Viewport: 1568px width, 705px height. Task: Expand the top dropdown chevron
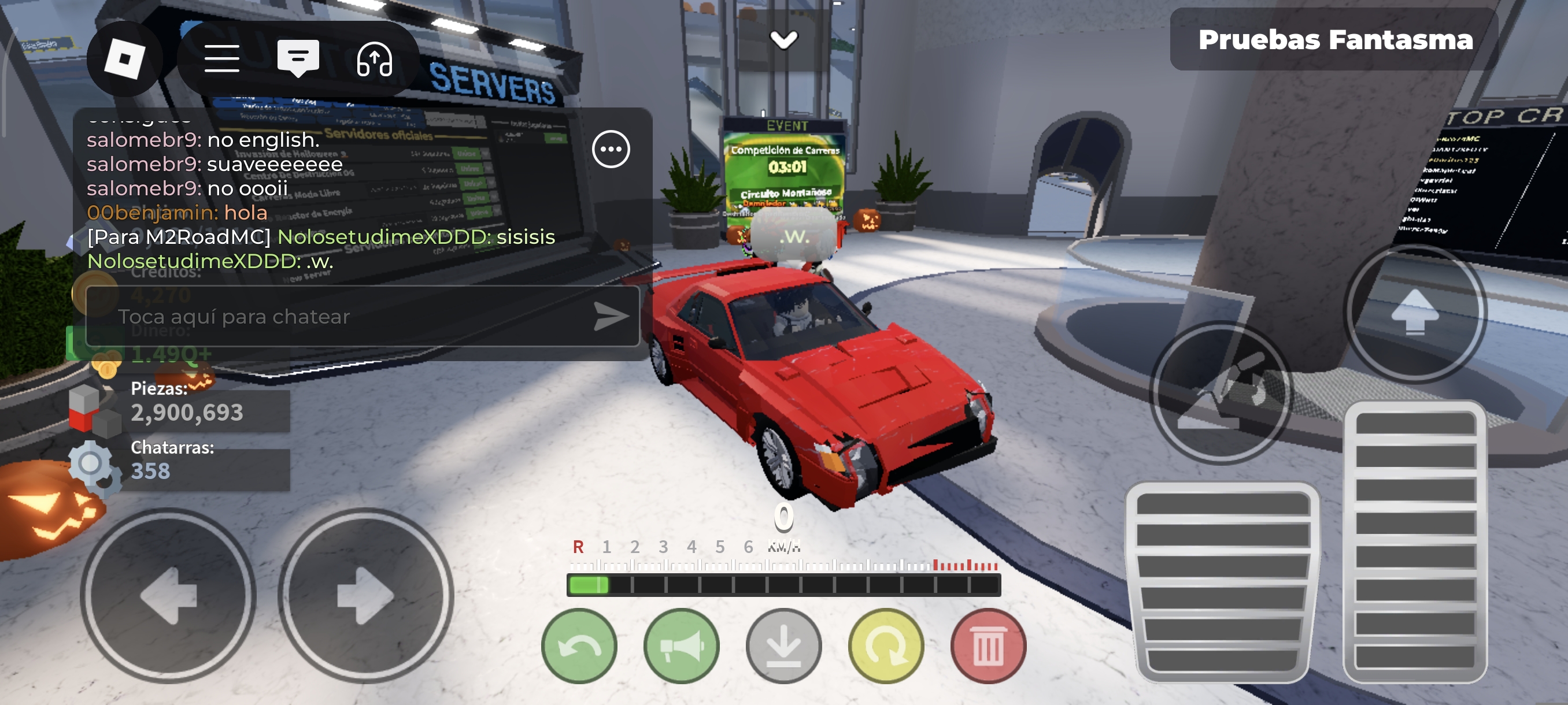783,40
